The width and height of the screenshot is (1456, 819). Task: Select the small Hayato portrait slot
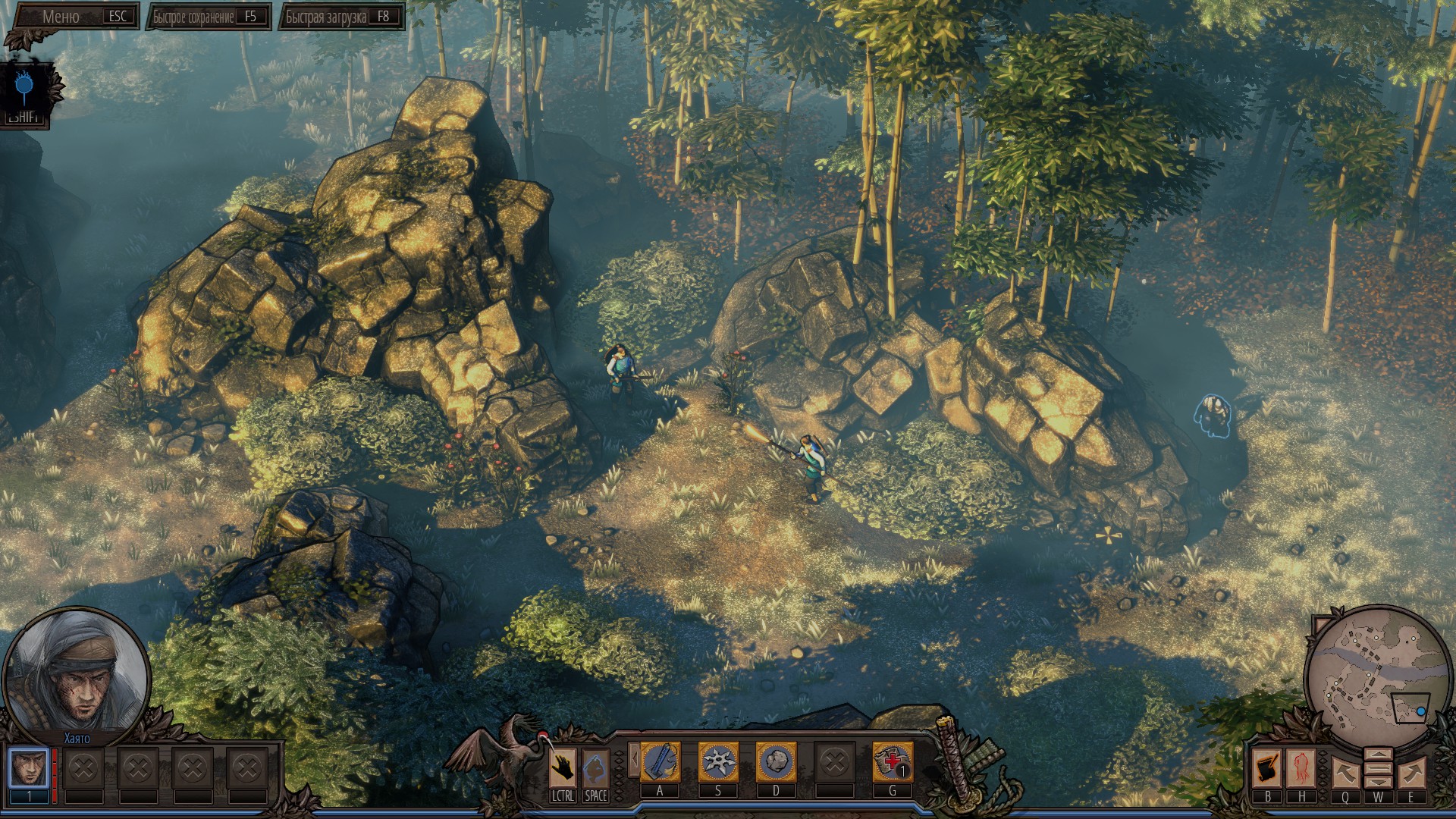[x=29, y=767]
